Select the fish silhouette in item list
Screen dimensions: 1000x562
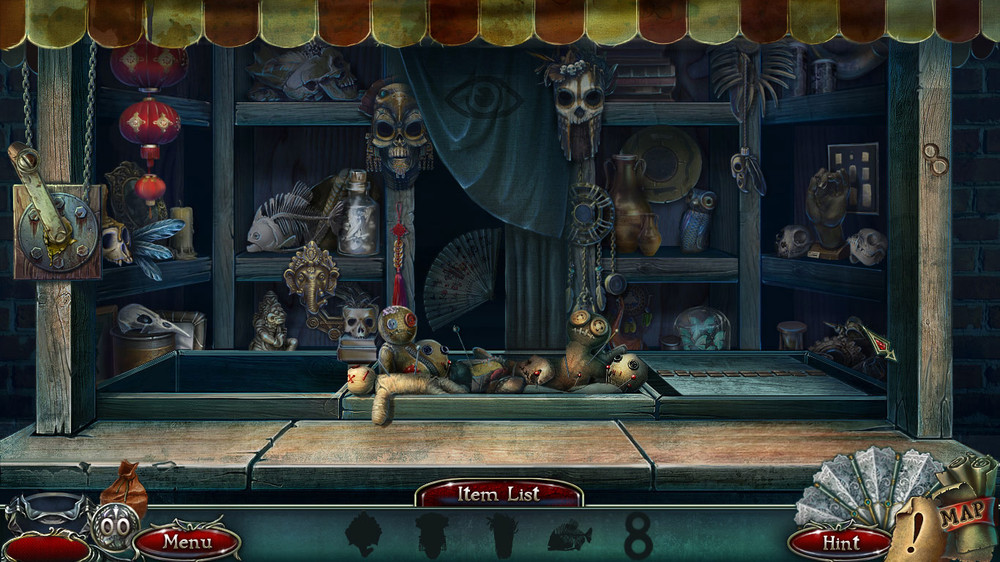click(x=570, y=537)
